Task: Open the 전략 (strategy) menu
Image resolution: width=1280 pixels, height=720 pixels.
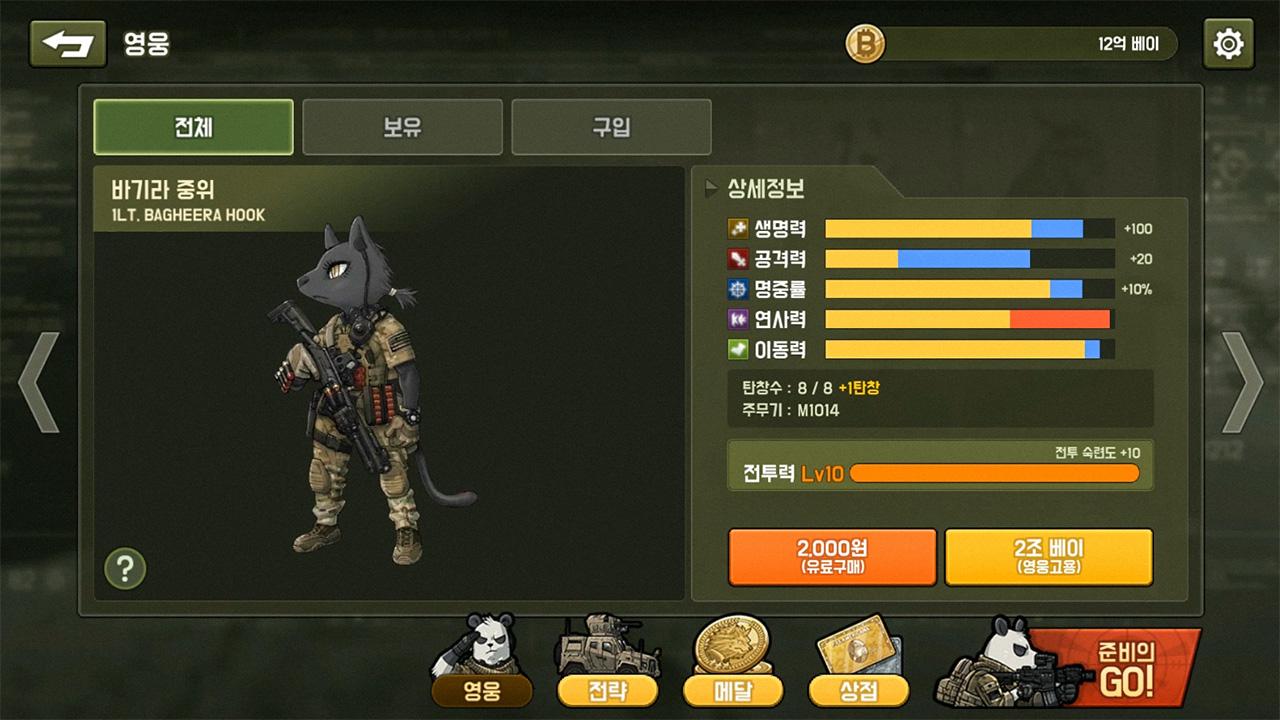Action: point(607,688)
